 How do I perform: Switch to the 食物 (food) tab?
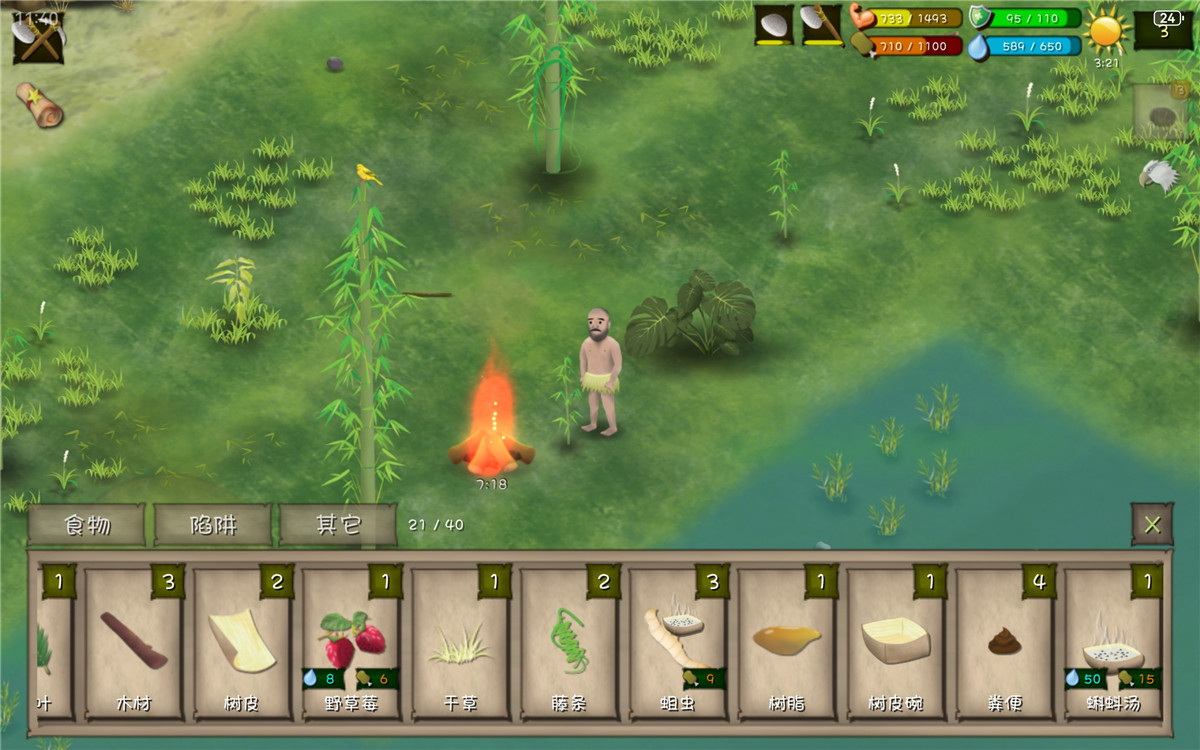tap(87, 525)
